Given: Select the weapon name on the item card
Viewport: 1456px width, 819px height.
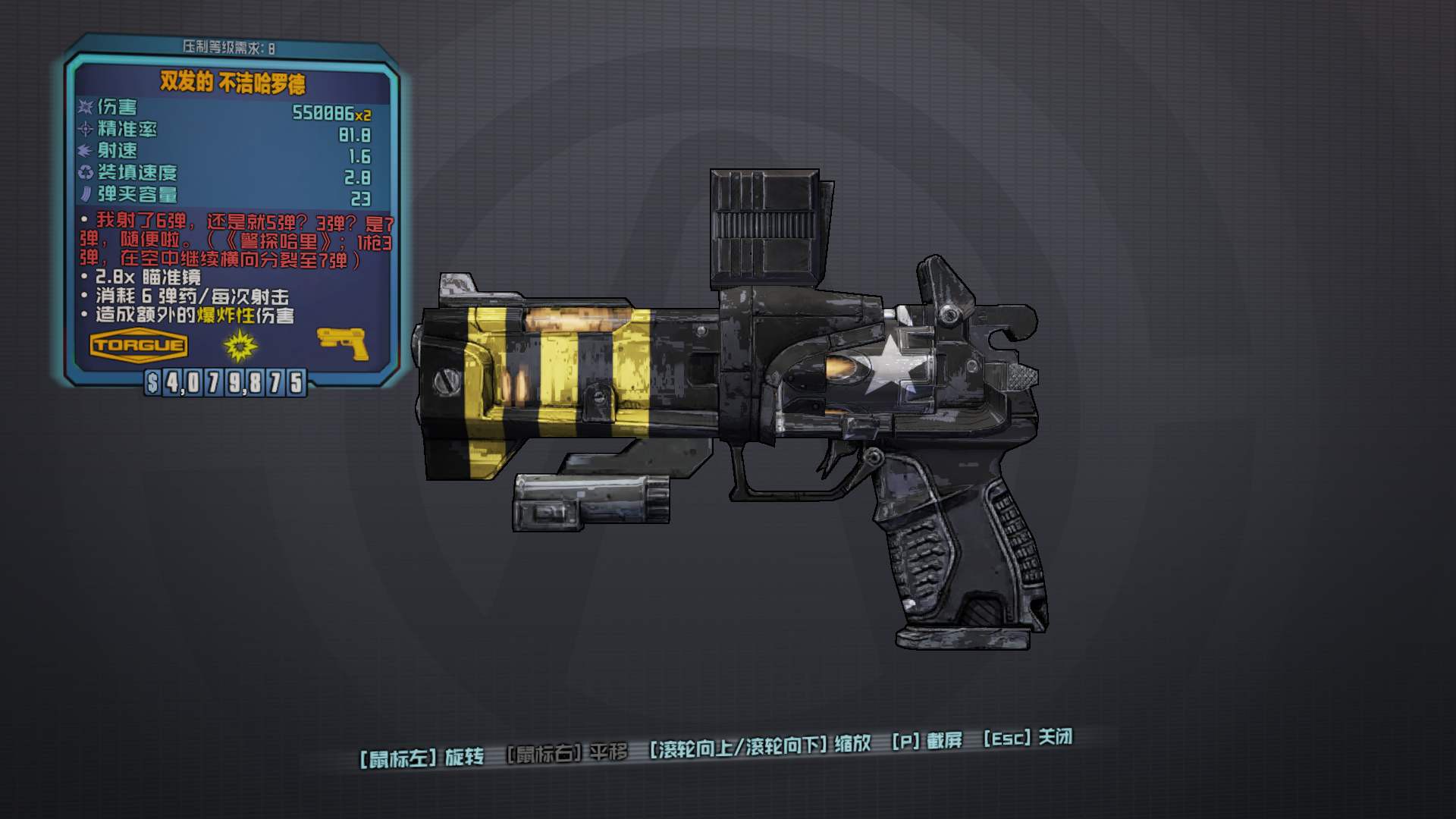Looking at the screenshot, I should click(232, 83).
